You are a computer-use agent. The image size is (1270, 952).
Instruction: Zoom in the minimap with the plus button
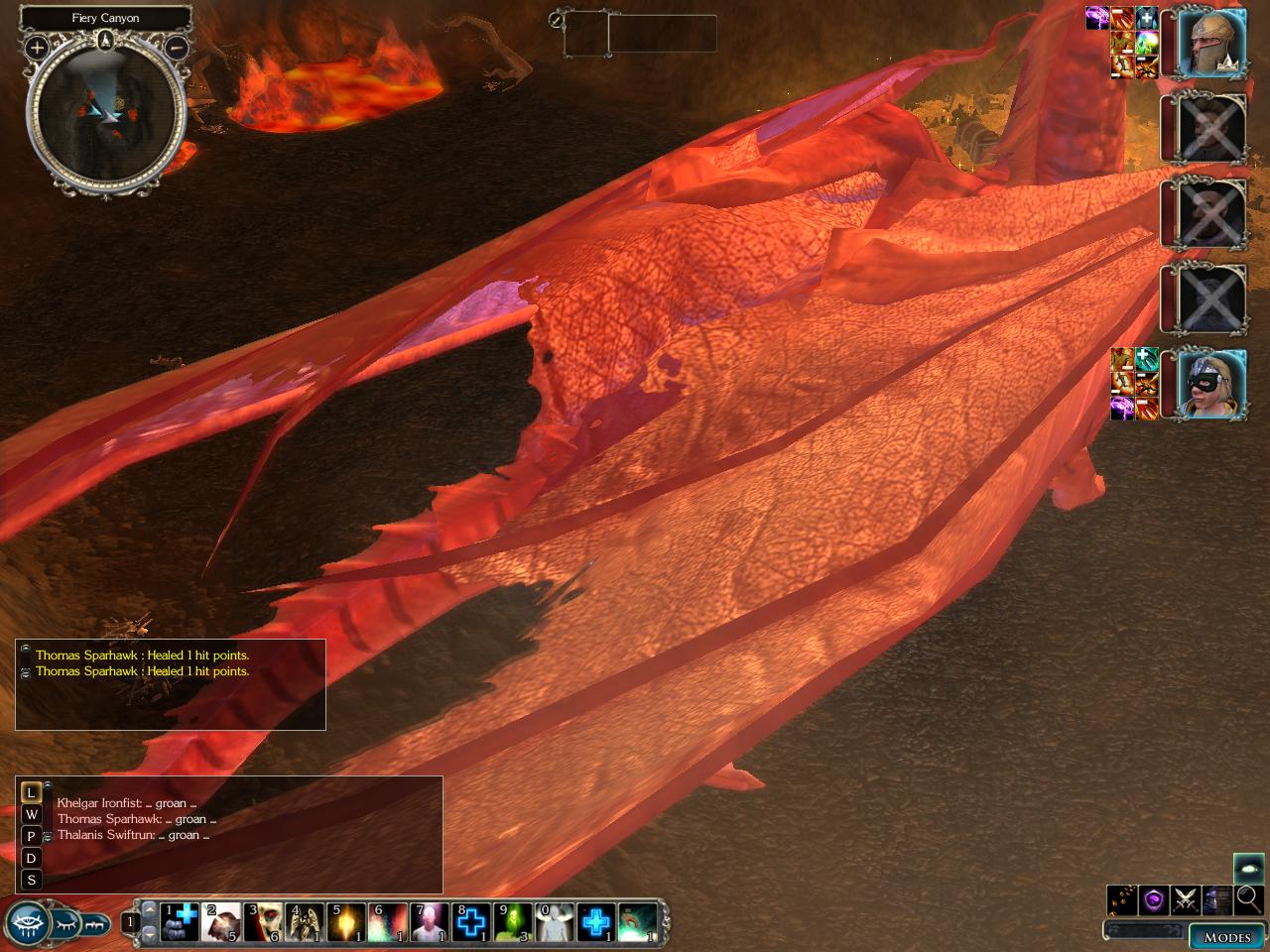[x=37, y=47]
